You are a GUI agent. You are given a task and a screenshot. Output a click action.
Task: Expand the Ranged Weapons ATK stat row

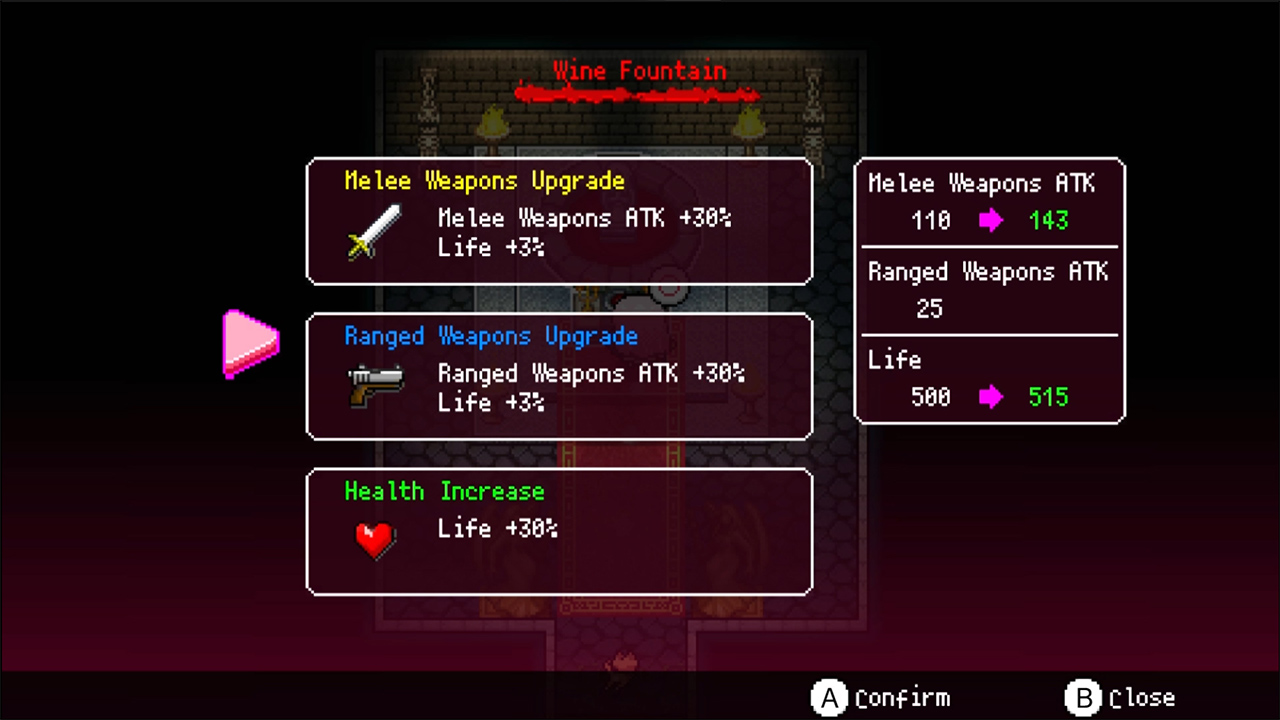(x=988, y=290)
